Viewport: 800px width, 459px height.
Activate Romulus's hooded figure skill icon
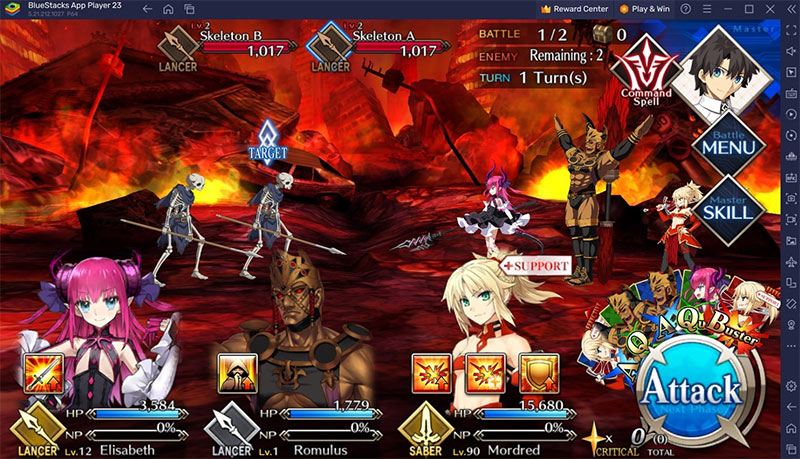pos(237,373)
